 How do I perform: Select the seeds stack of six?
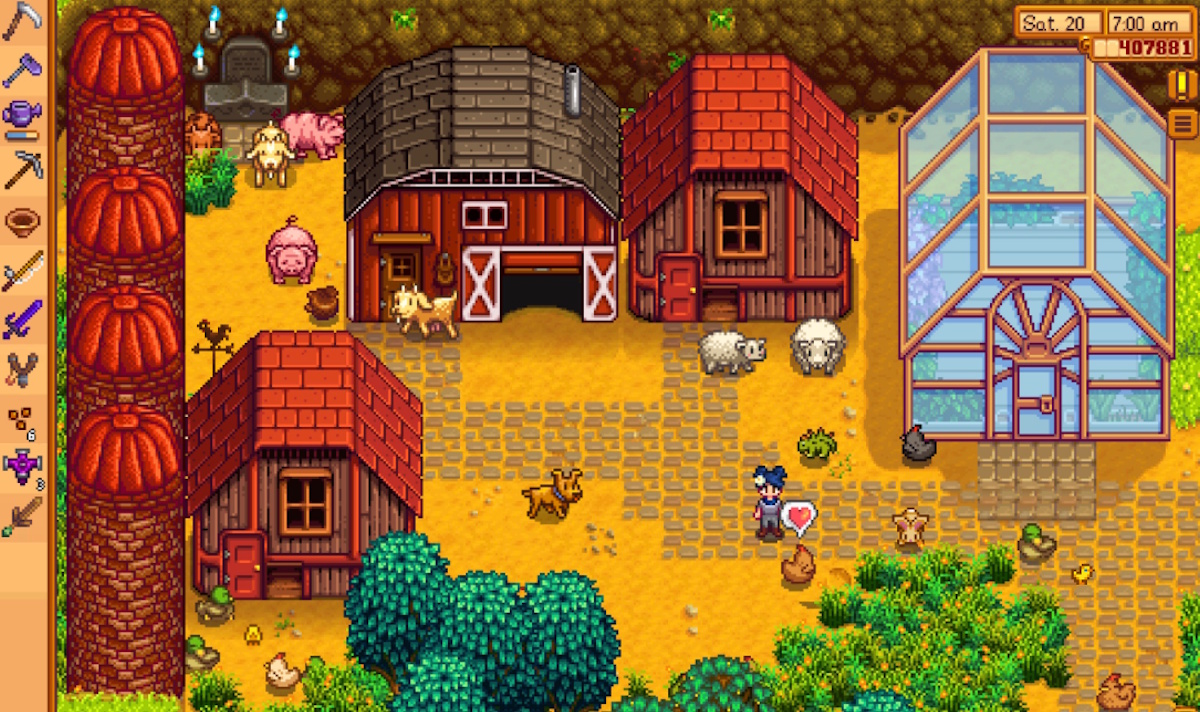point(22,421)
